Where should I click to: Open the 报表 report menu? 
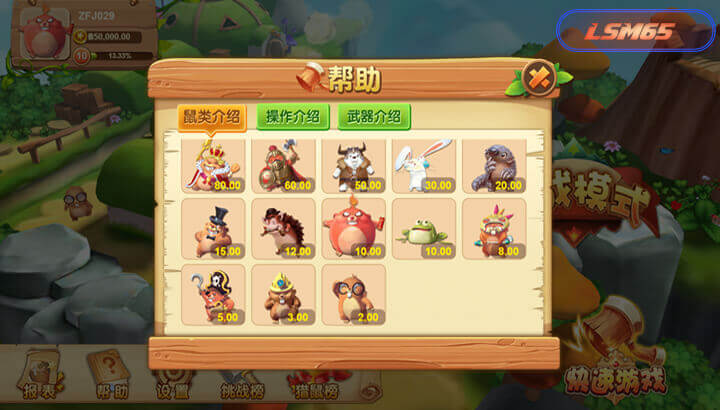click(40, 375)
